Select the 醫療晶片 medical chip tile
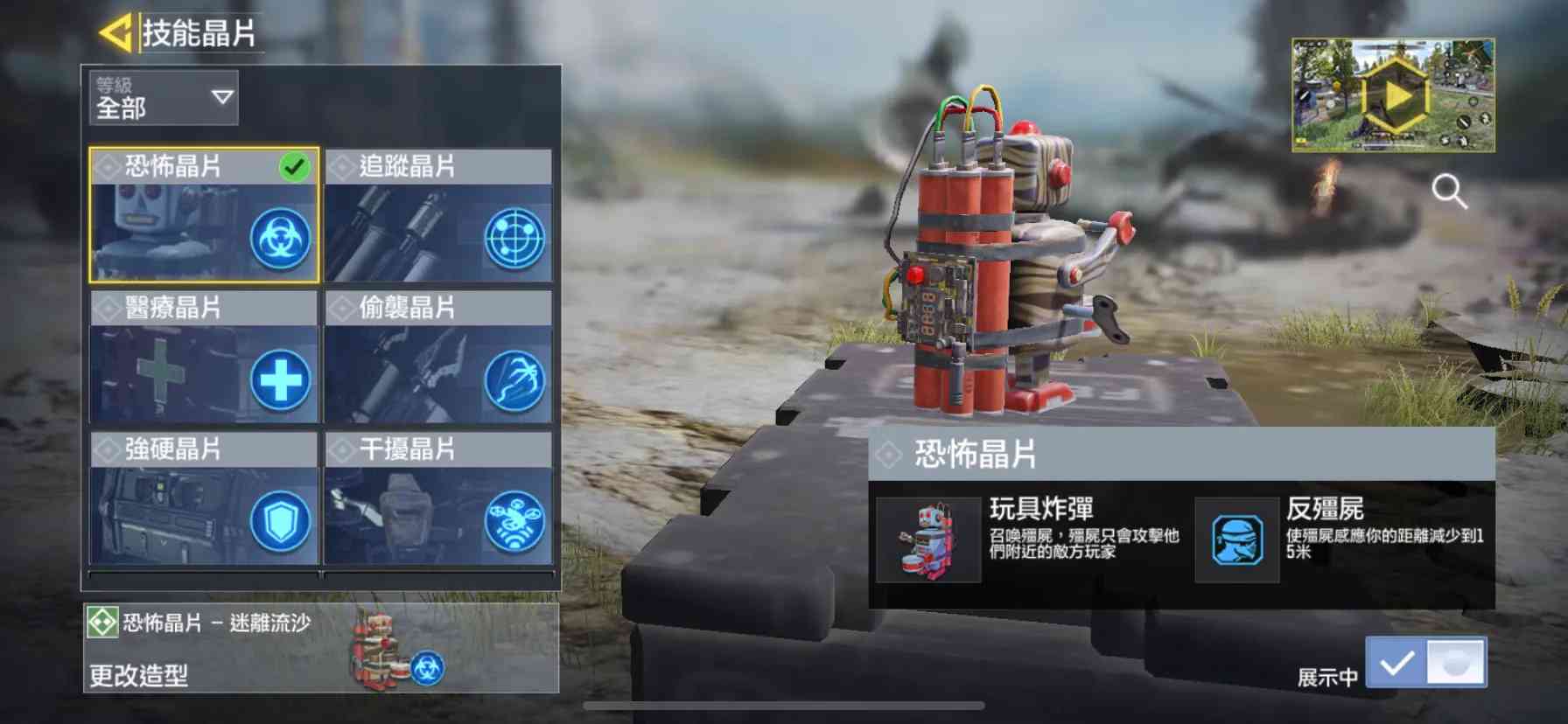The image size is (1568, 724). (204, 357)
